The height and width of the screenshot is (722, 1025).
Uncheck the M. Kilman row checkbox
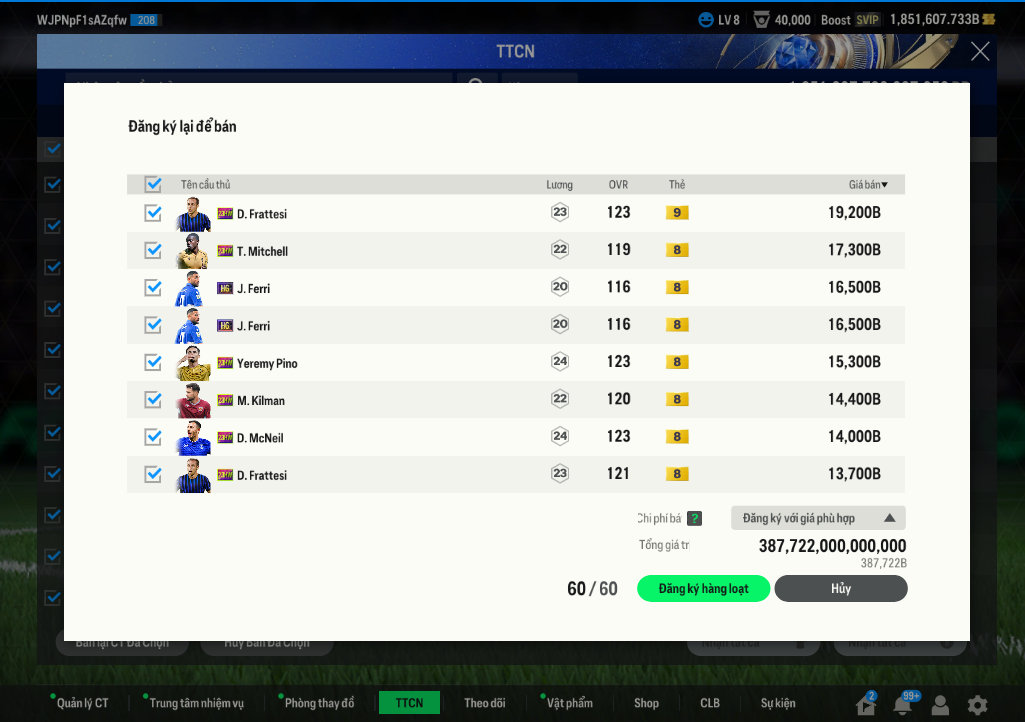153,400
